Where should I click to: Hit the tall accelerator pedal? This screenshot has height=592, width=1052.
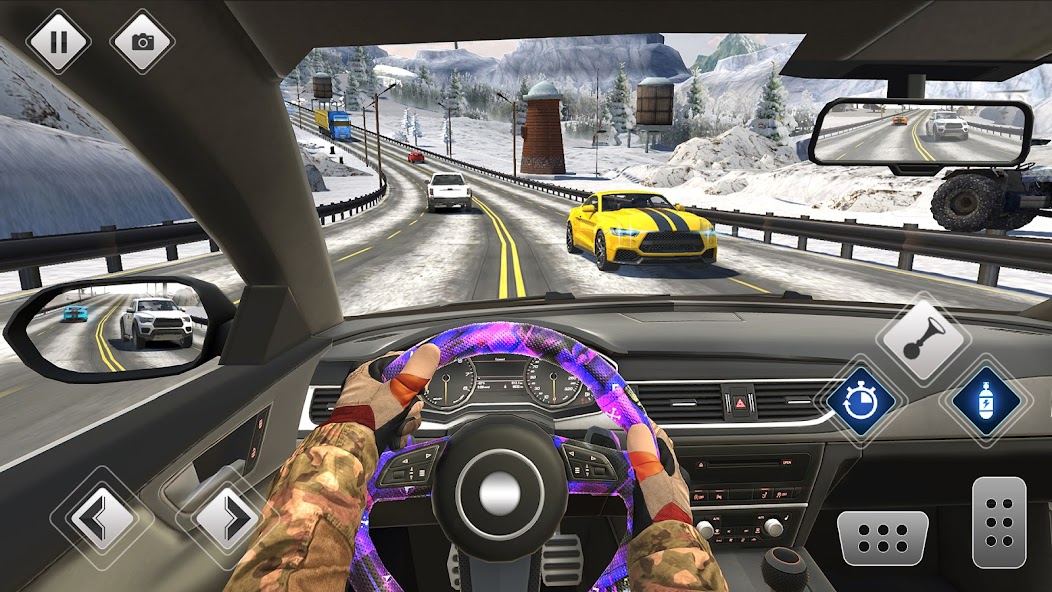(999, 521)
